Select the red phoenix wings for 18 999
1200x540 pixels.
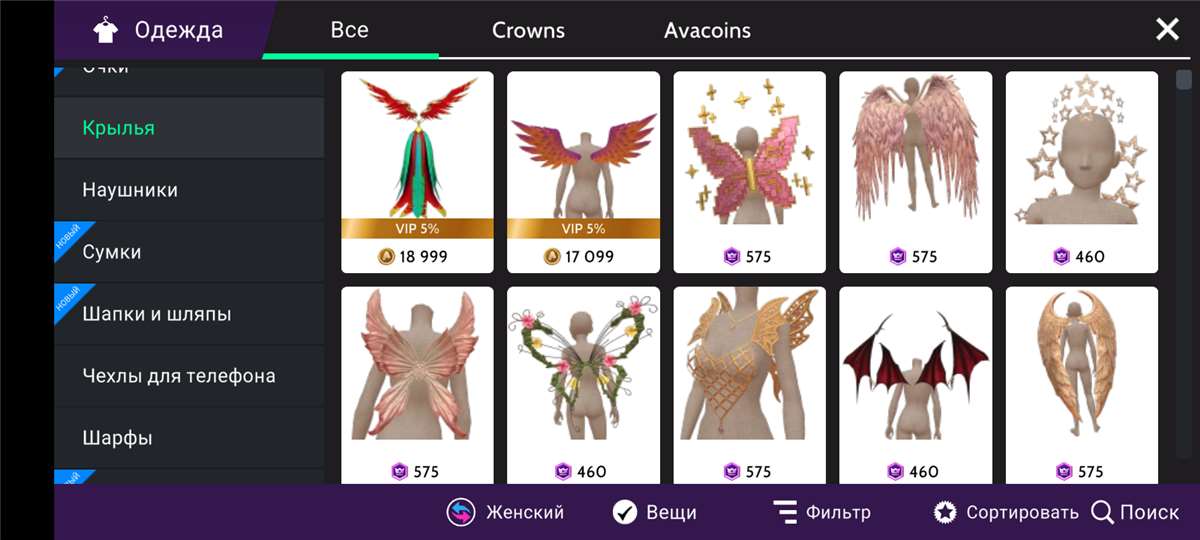pos(417,171)
